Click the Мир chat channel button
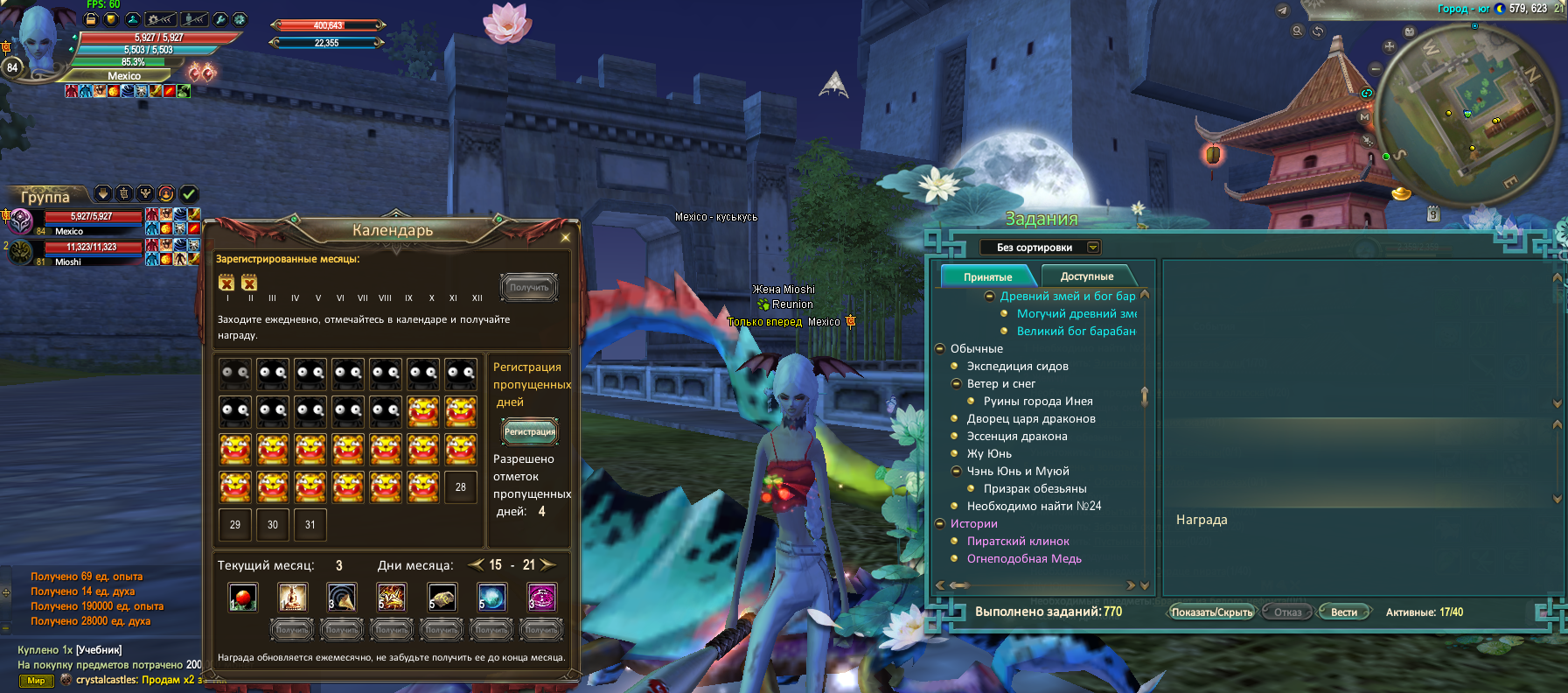Screen dimensions: 1568x693 [36, 681]
